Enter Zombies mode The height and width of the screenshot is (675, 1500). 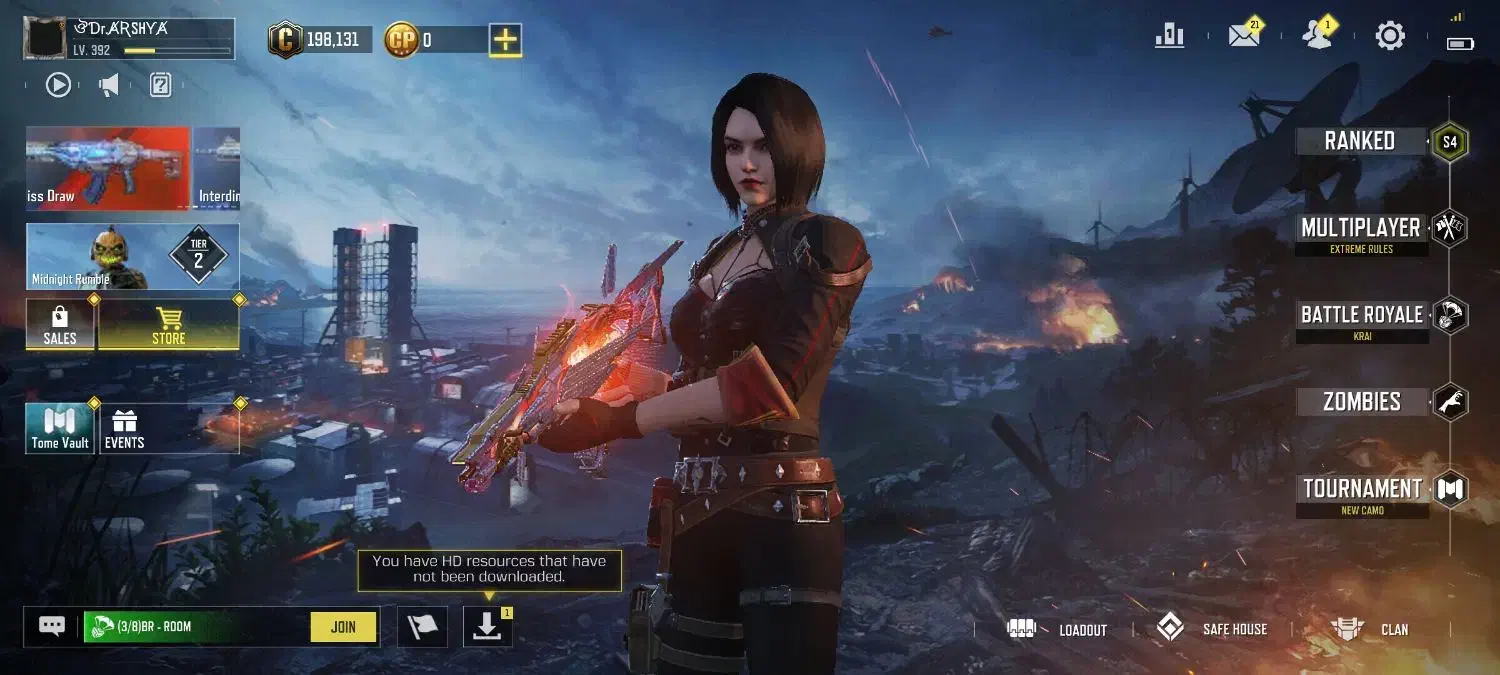[1361, 402]
